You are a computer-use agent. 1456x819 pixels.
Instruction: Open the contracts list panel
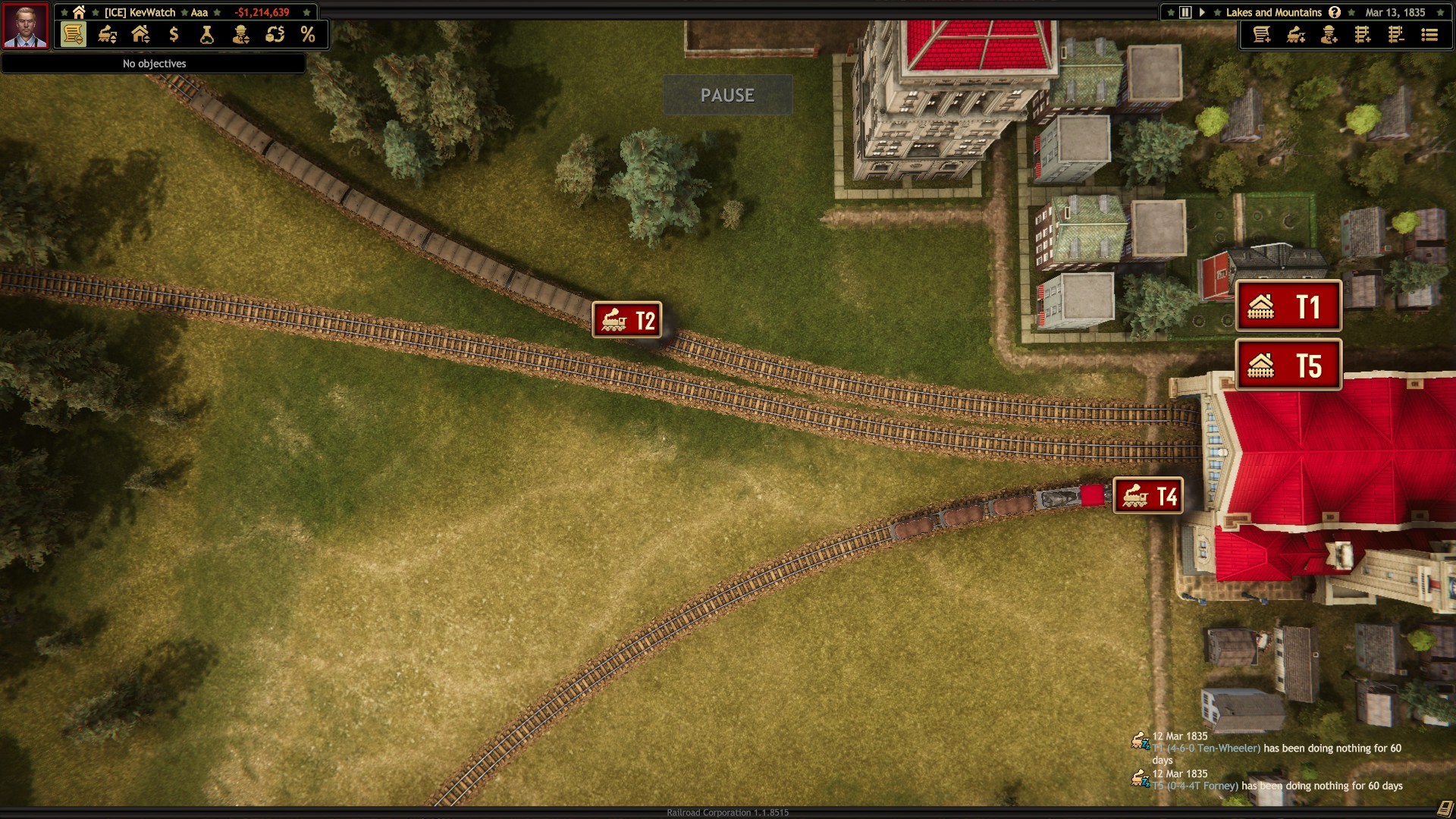tap(74, 35)
